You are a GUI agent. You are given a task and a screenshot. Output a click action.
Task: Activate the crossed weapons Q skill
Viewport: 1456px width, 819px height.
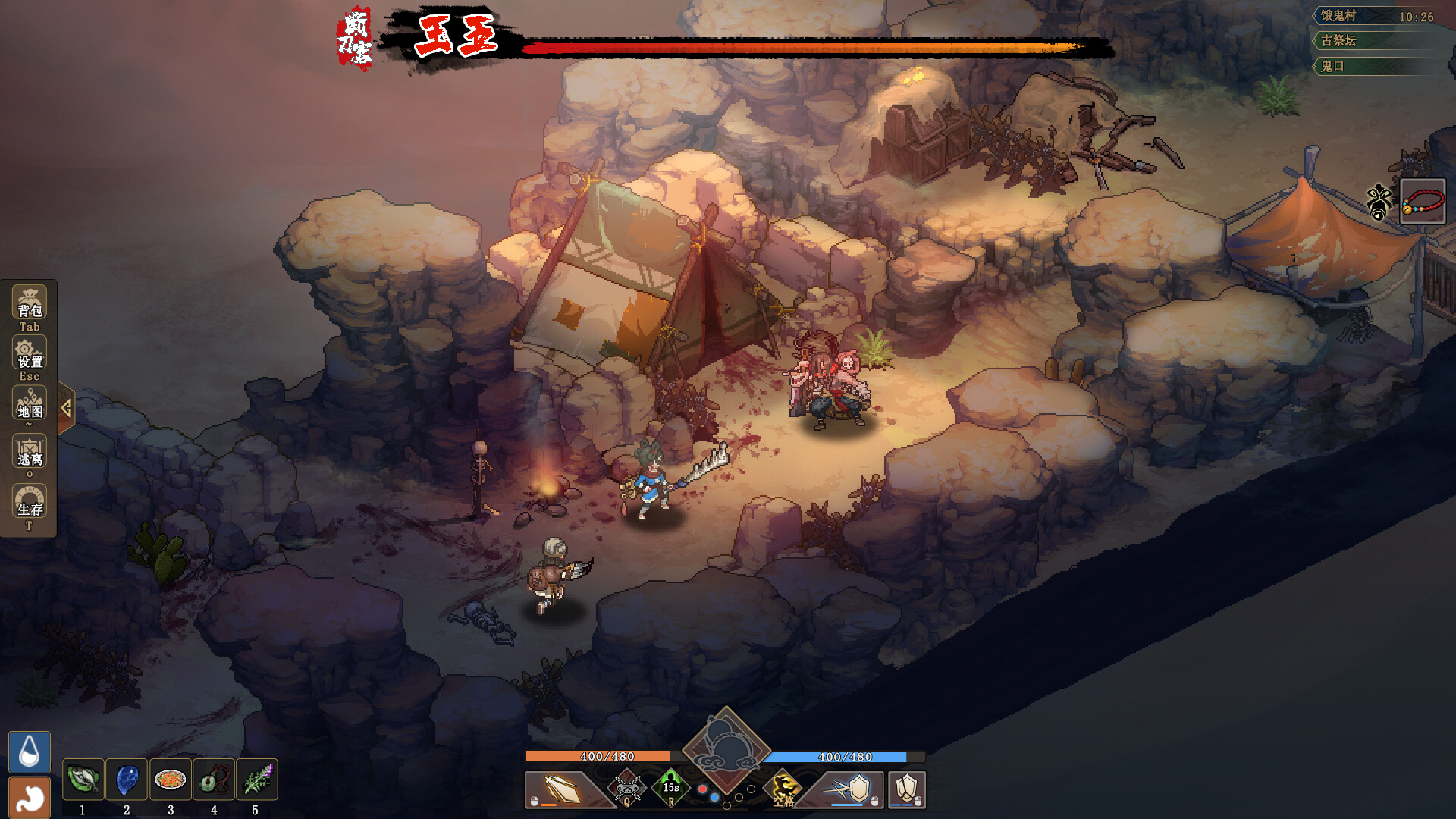pyautogui.click(x=627, y=789)
